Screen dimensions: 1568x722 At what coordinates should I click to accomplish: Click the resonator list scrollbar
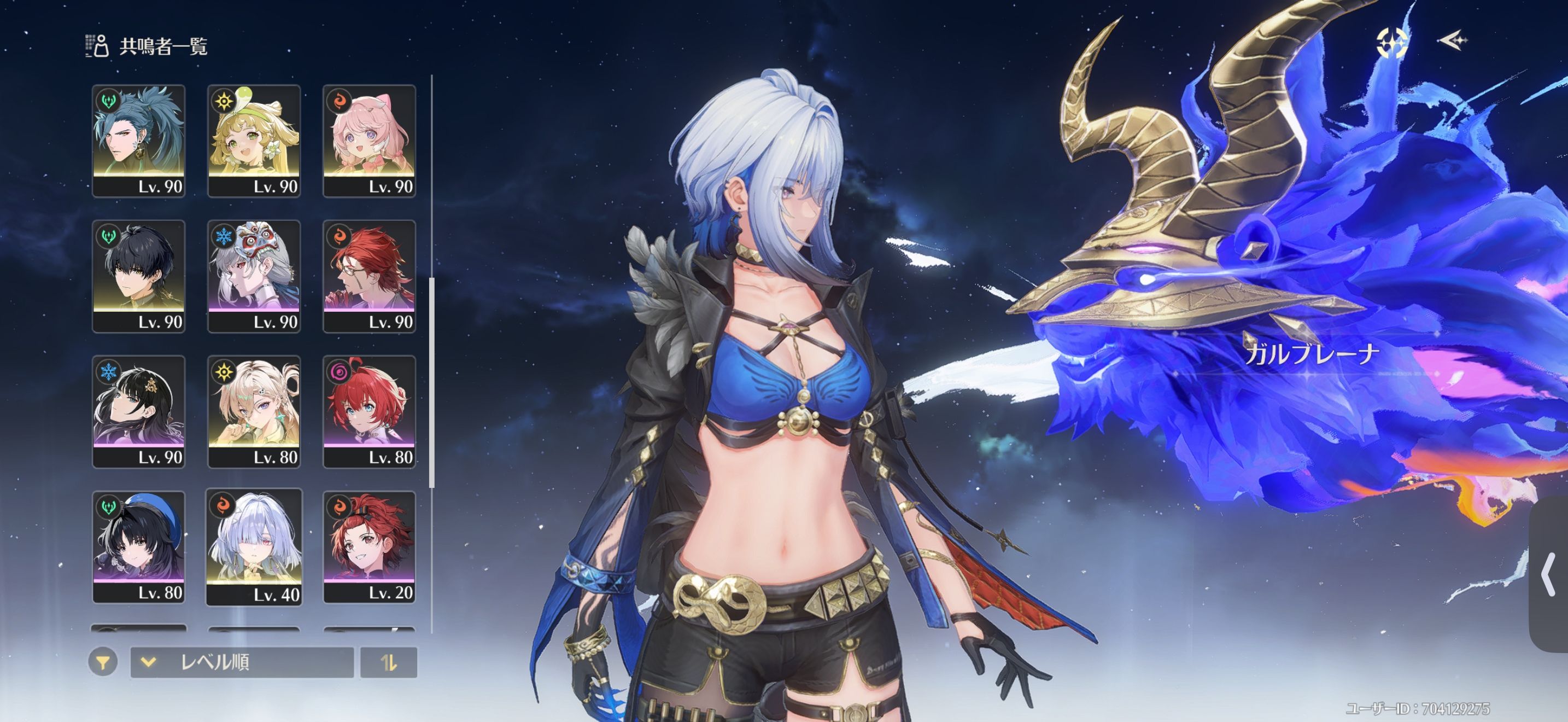431,382
